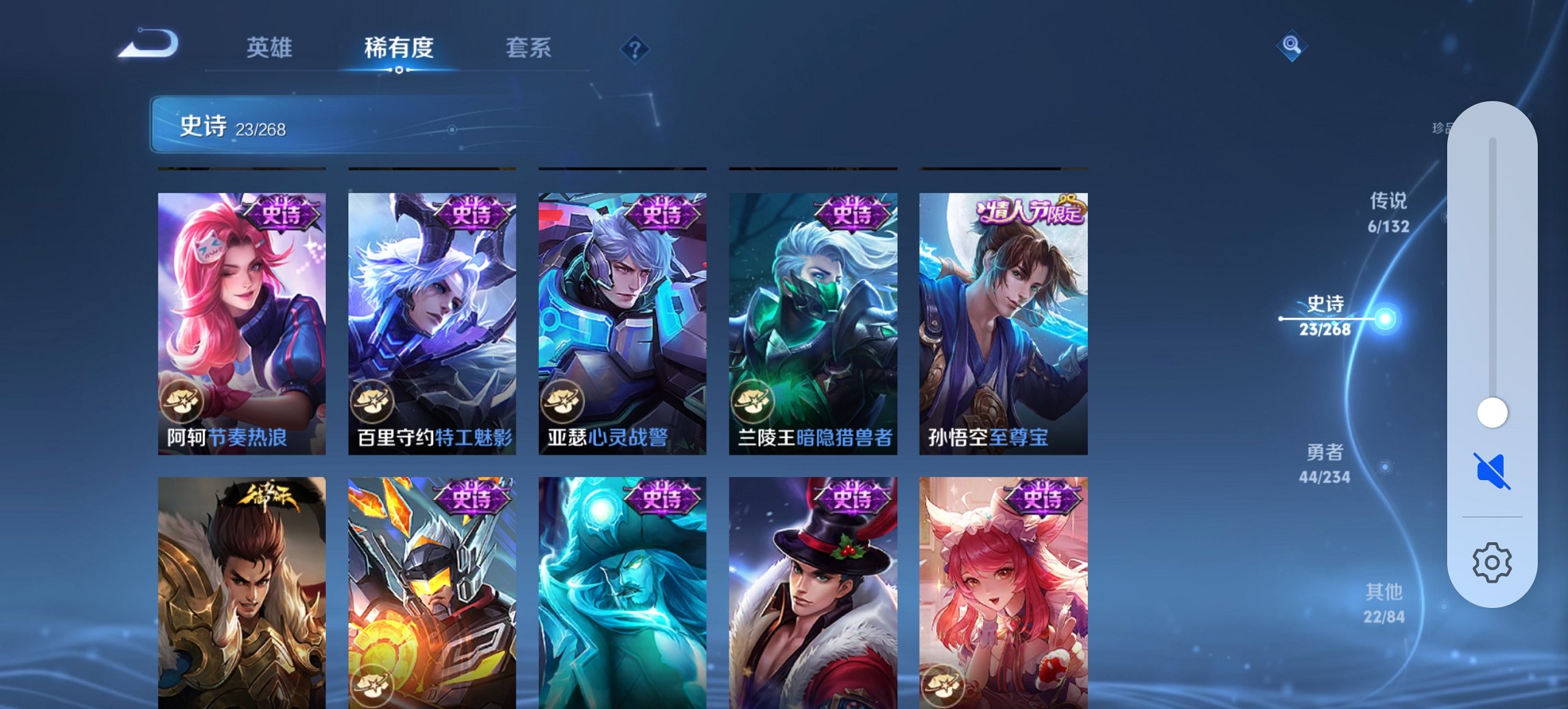Switch to the 英雄 tab
The image size is (1568, 709).
pos(271,47)
